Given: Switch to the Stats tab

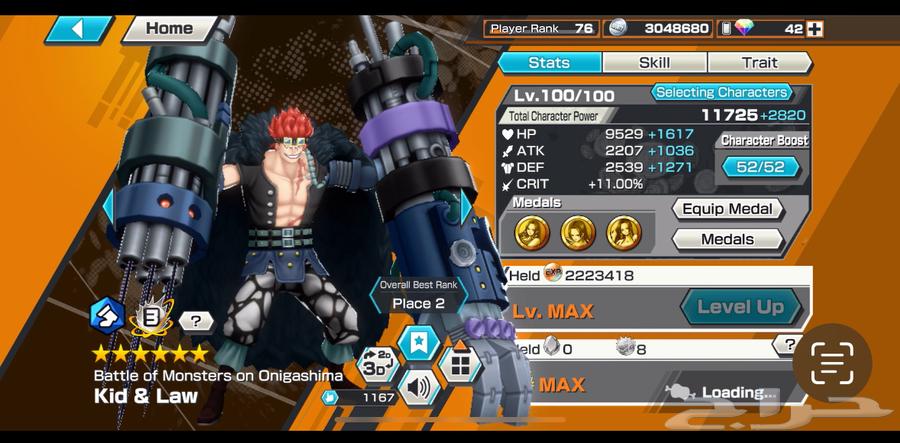Looking at the screenshot, I should [549, 63].
